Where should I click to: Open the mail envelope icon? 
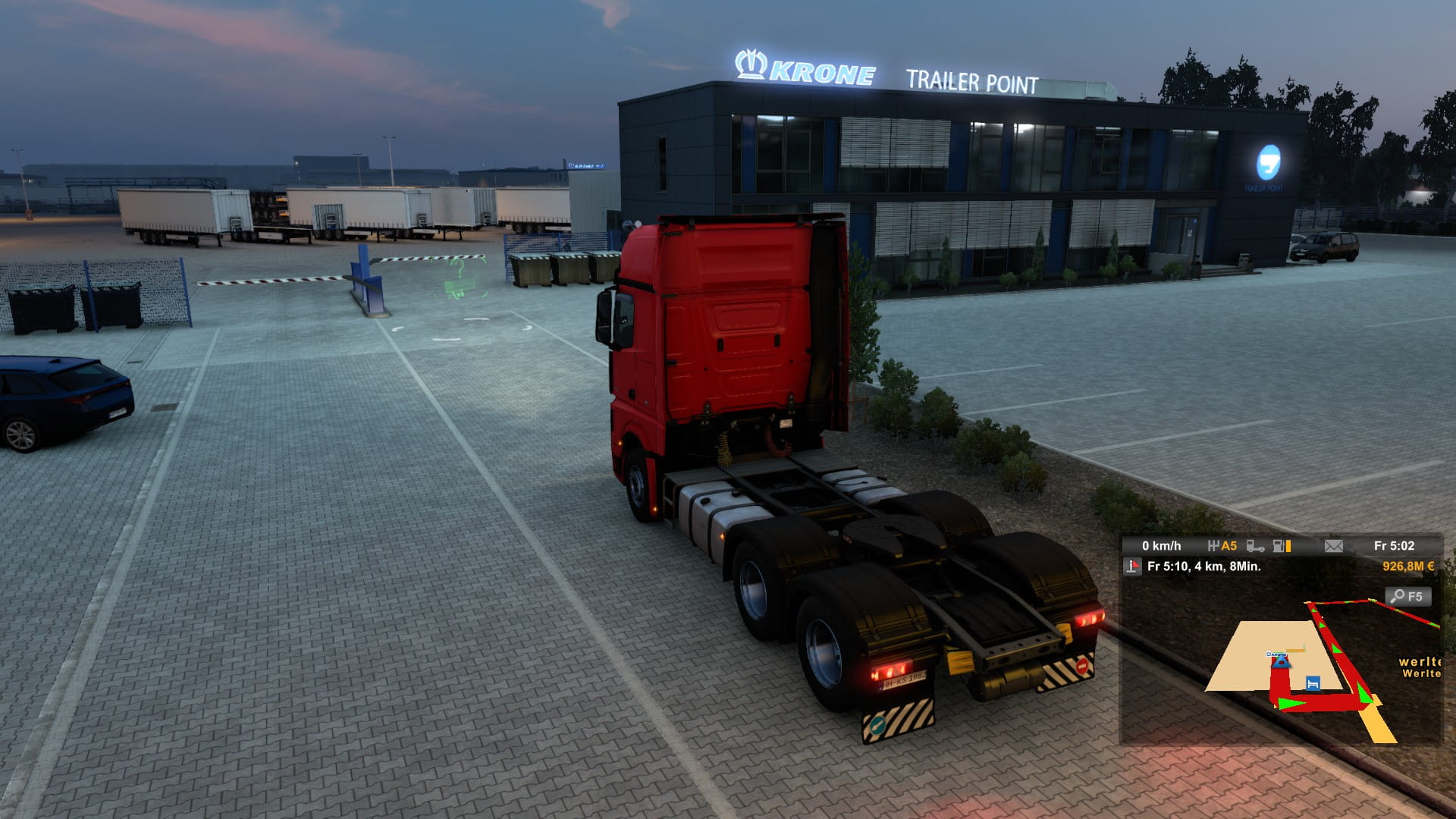pos(1333,546)
